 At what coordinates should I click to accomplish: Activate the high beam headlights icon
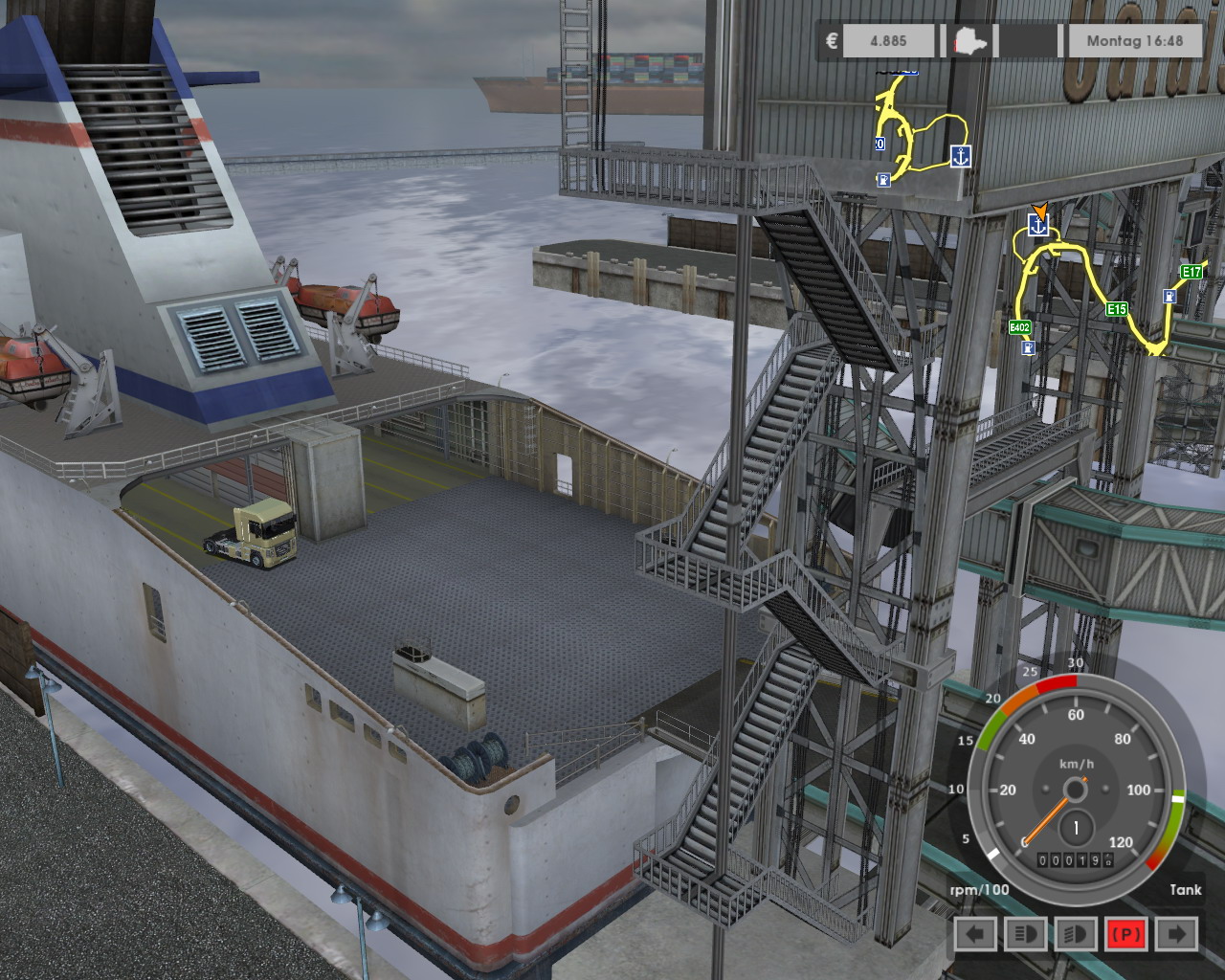tap(1075, 934)
